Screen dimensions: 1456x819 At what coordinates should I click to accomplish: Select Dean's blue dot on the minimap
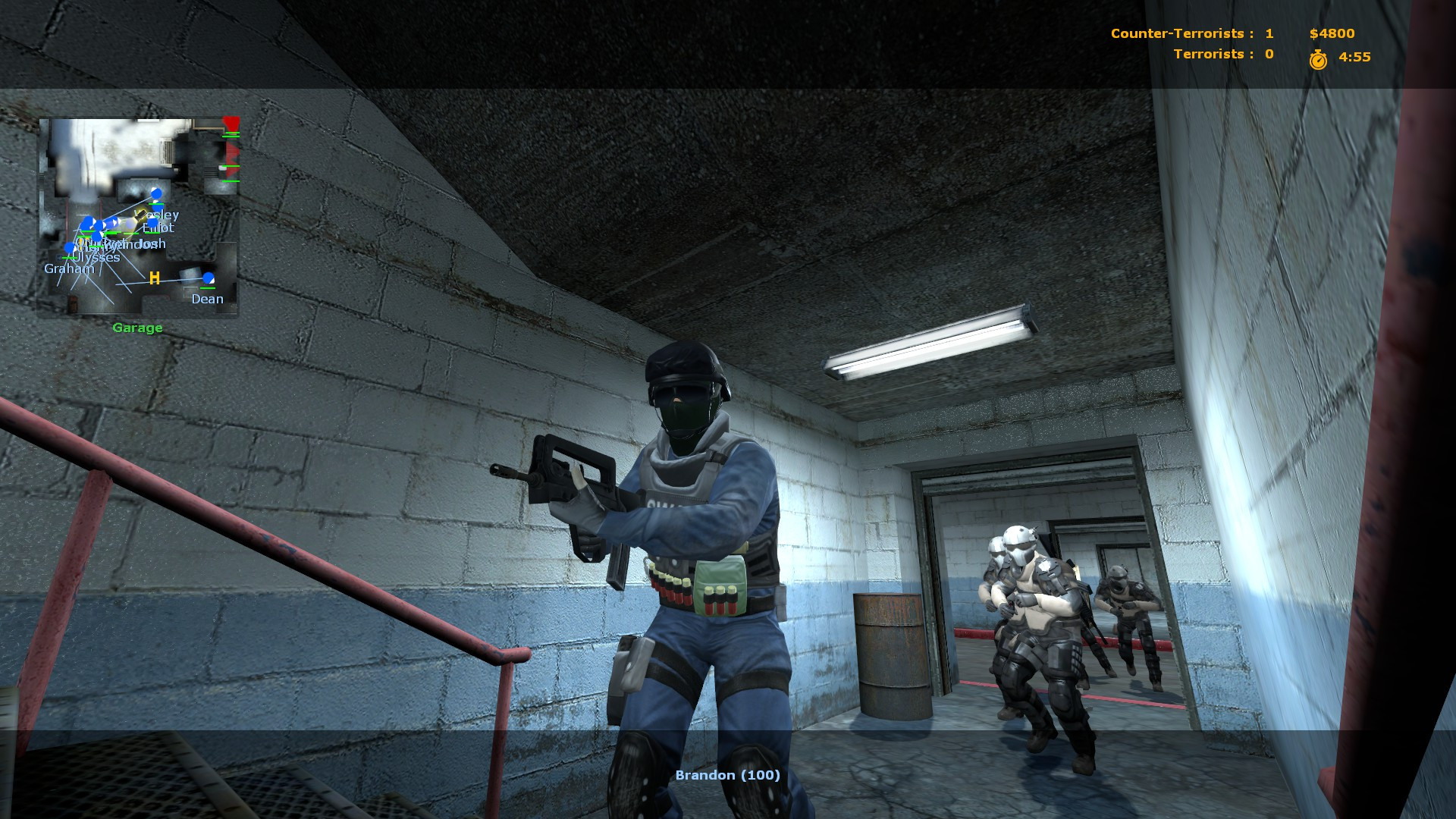pyautogui.click(x=209, y=278)
